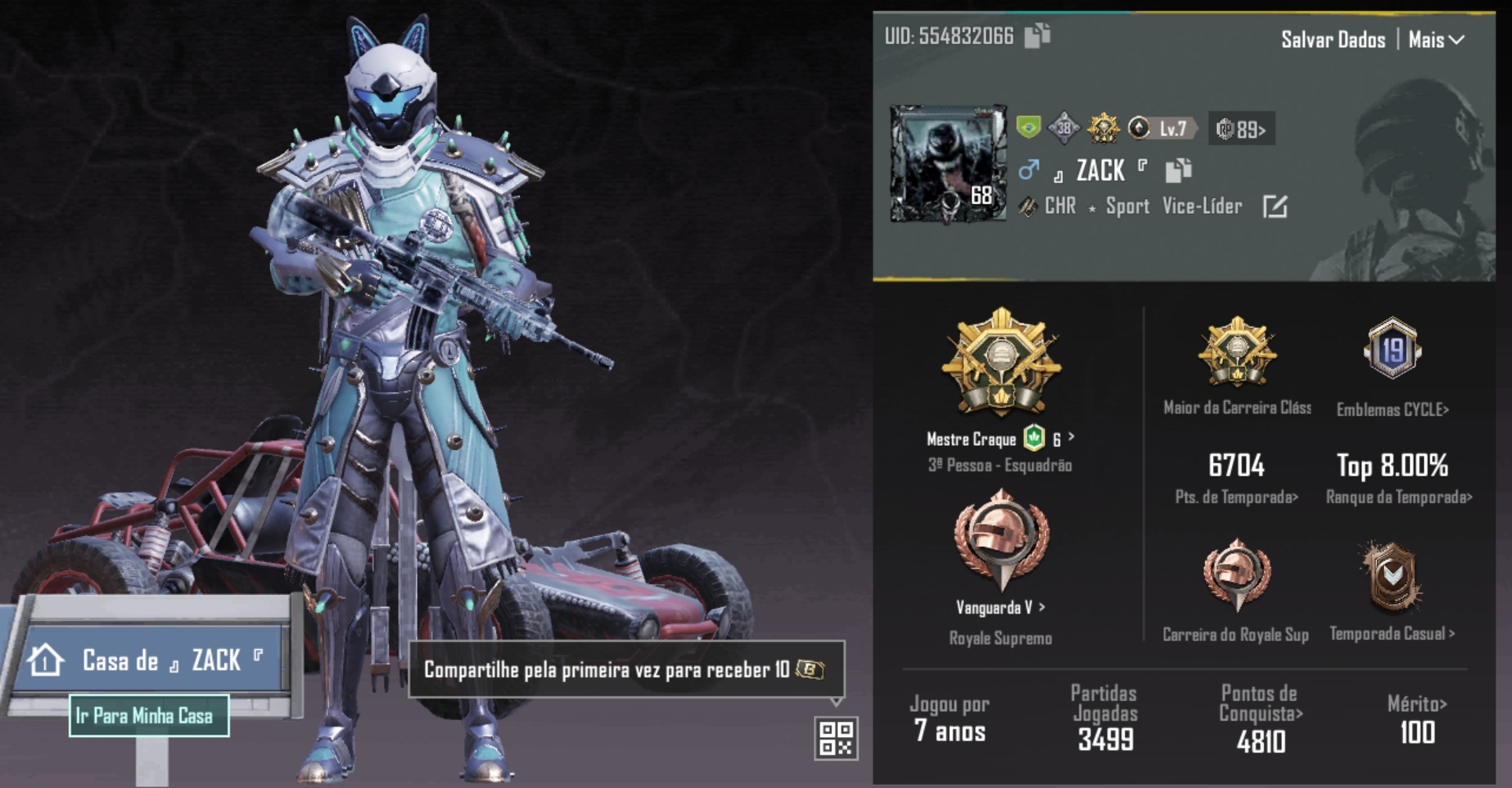Image resolution: width=1512 pixels, height=788 pixels.
Task: Go to Ir Para Minha Casa
Action: [148, 716]
